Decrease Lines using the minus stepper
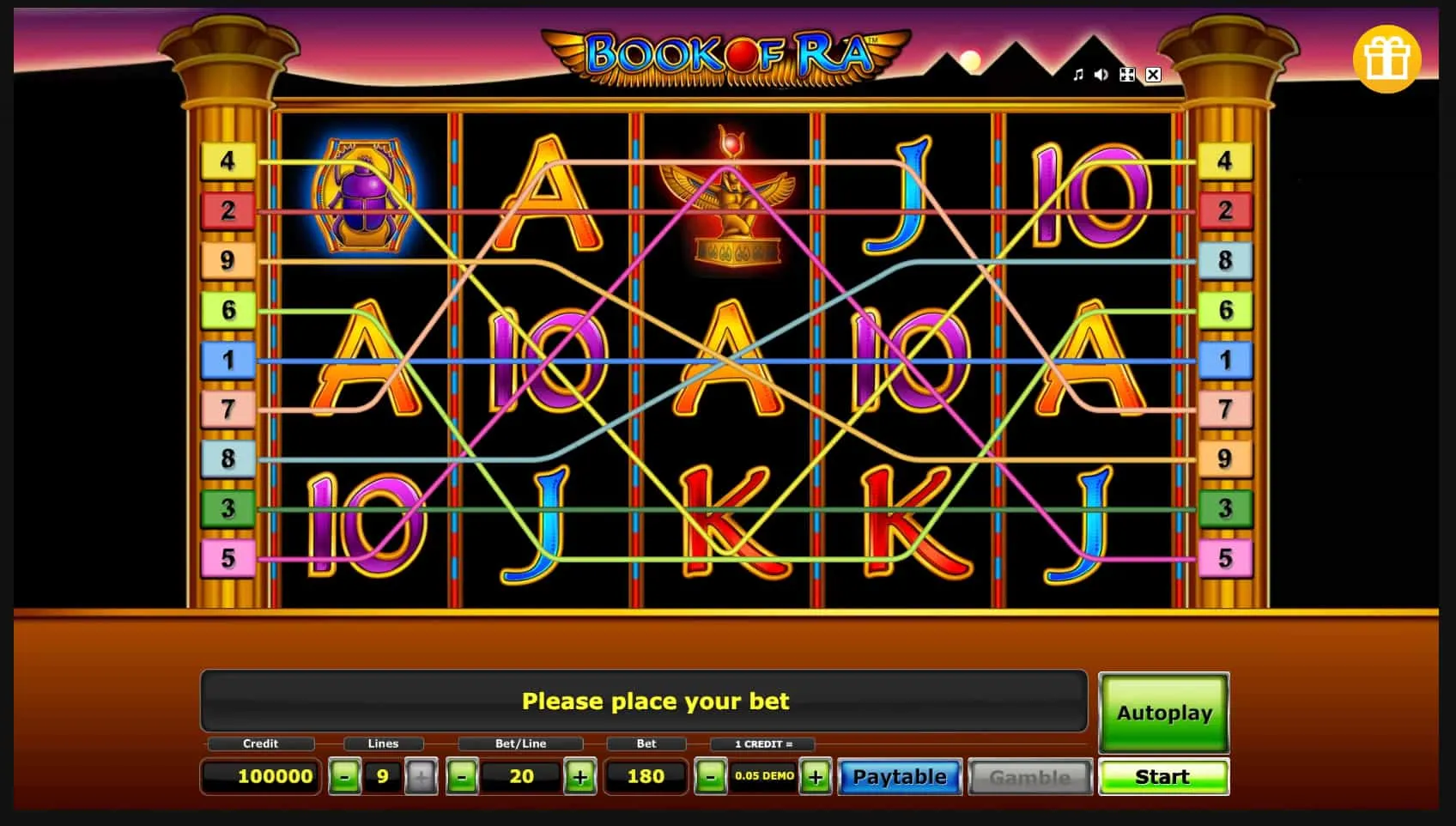 [345, 776]
